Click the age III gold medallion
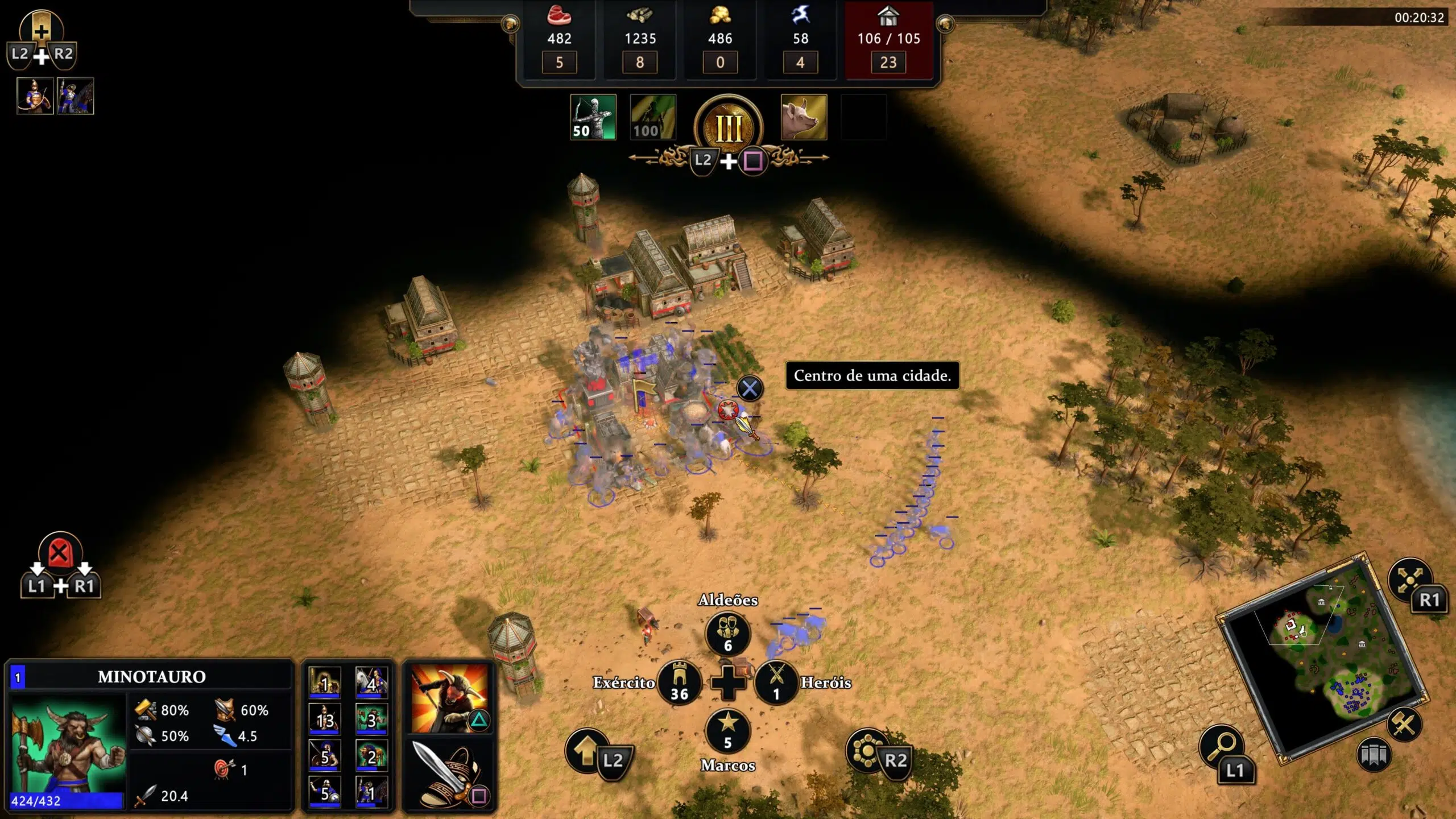1456x819 pixels. coord(729,127)
